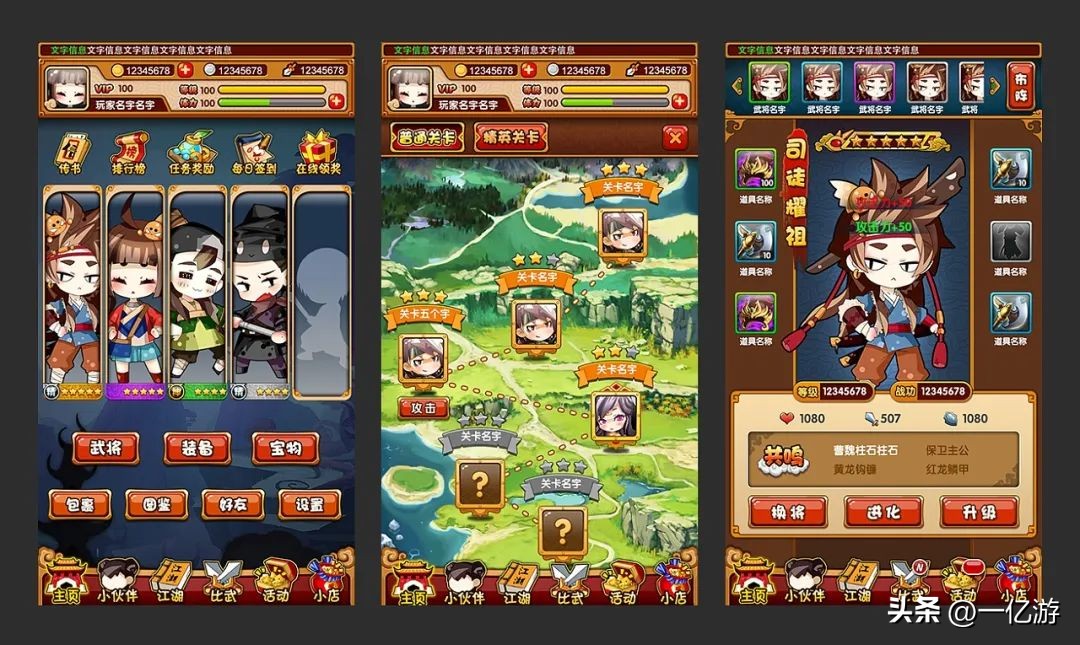Open the 传书 mail icon
The height and width of the screenshot is (645, 1080).
click(x=69, y=152)
